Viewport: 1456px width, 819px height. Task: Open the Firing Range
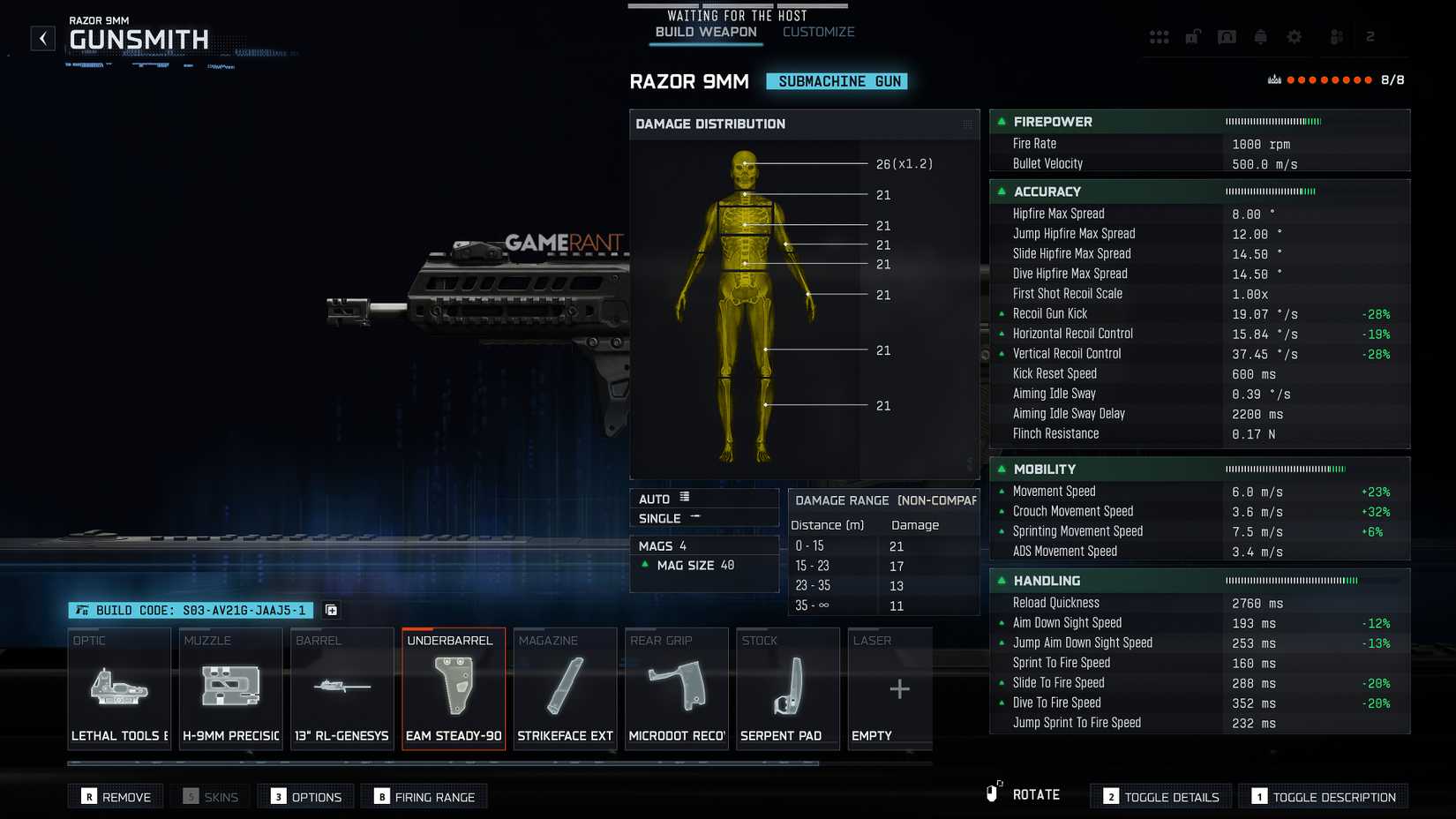(x=424, y=795)
